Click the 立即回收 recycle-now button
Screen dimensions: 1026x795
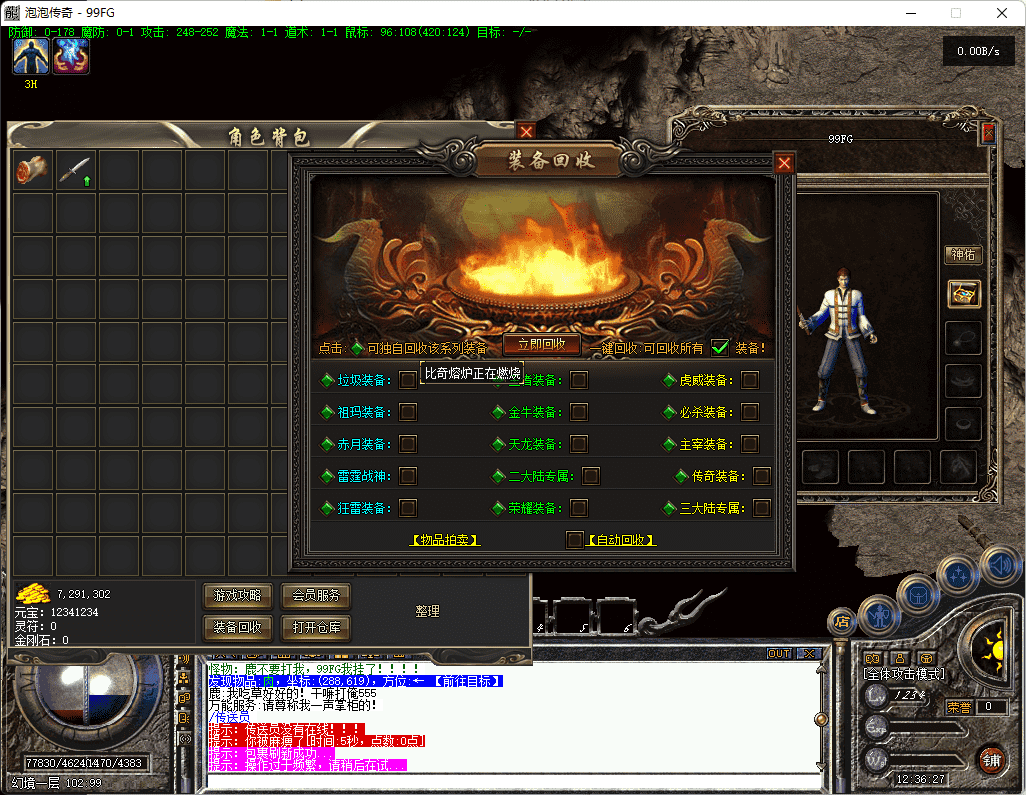(541, 344)
